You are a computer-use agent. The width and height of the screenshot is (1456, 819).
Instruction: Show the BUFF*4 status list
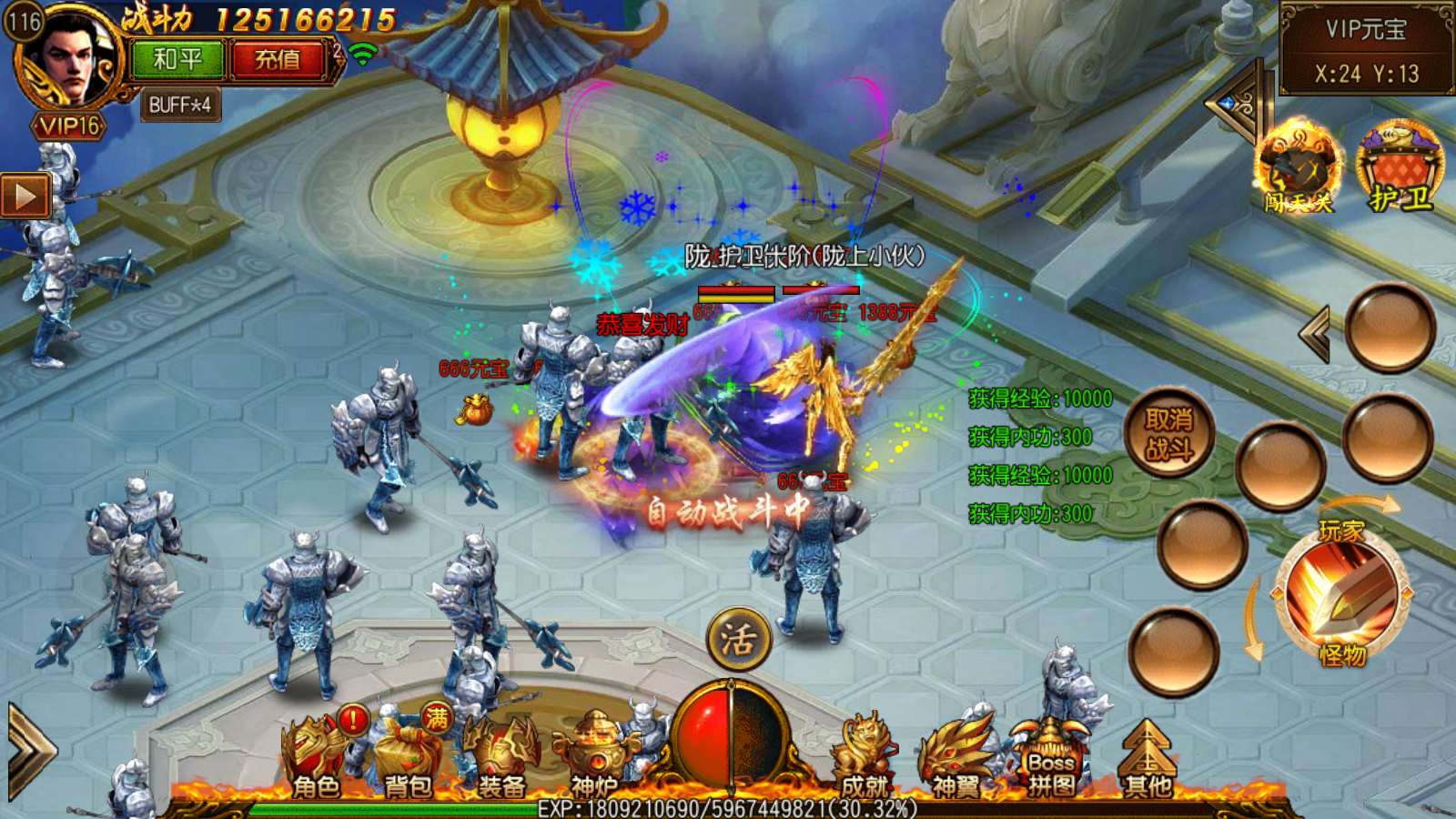pyautogui.click(x=180, y=106)
